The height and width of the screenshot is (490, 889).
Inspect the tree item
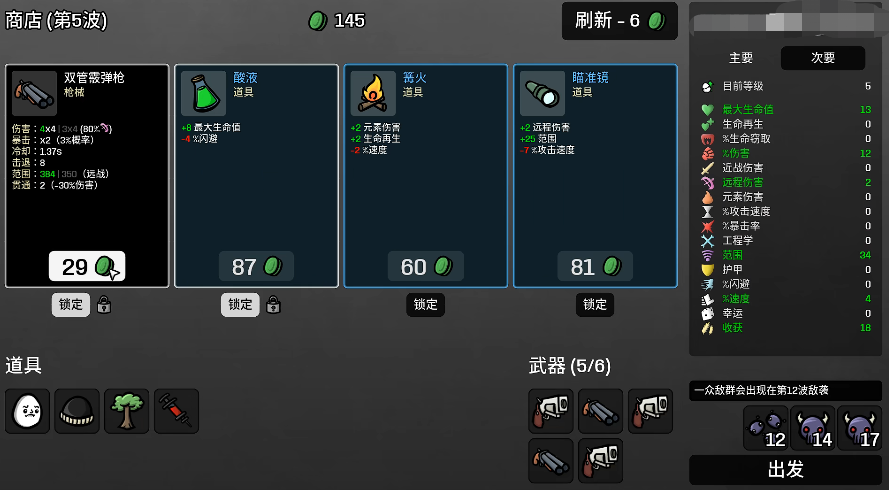tap(127, 411)
